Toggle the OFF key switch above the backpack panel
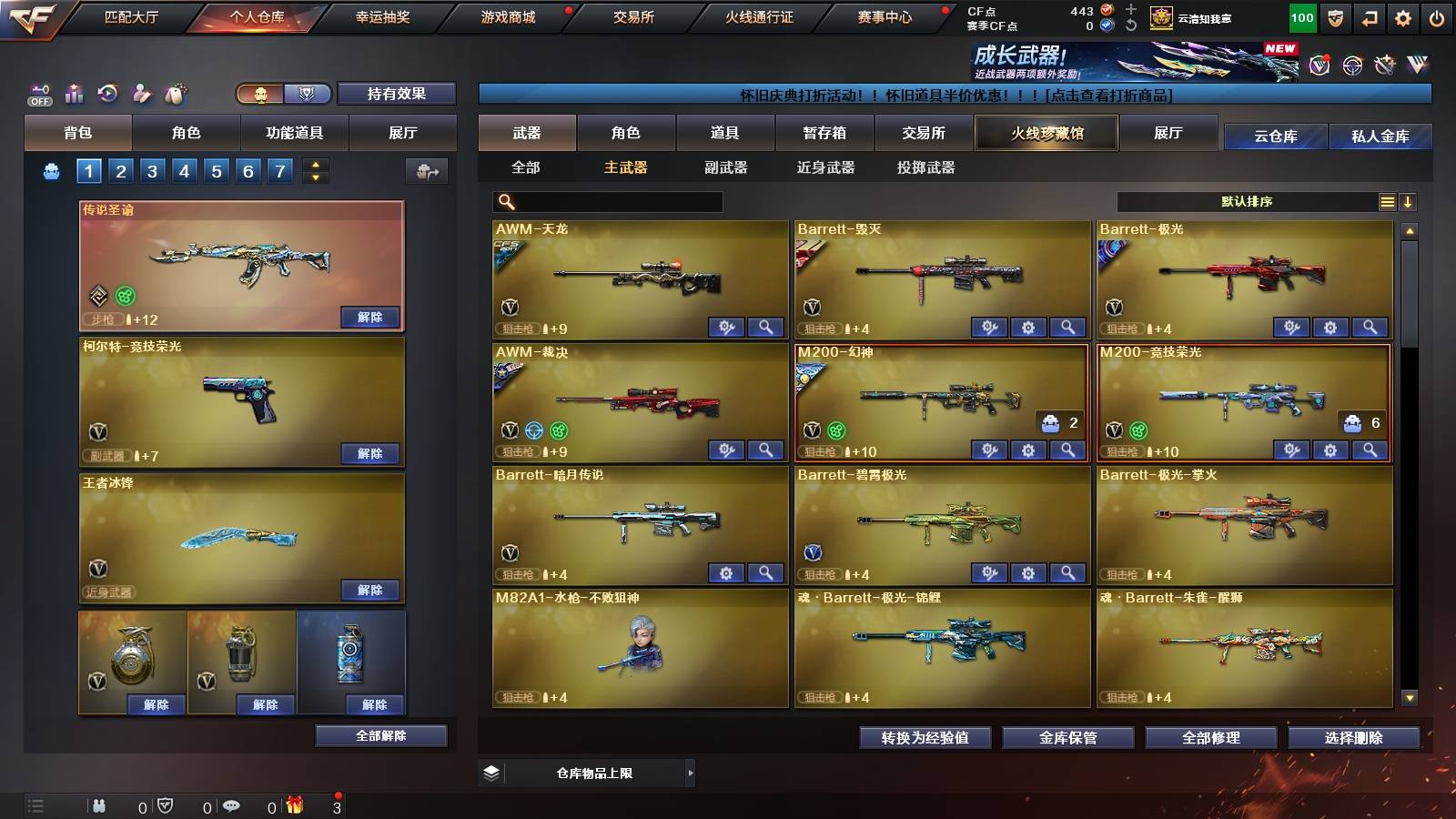This screenshot has height=819, width=1456. click(x=38, y=94)
